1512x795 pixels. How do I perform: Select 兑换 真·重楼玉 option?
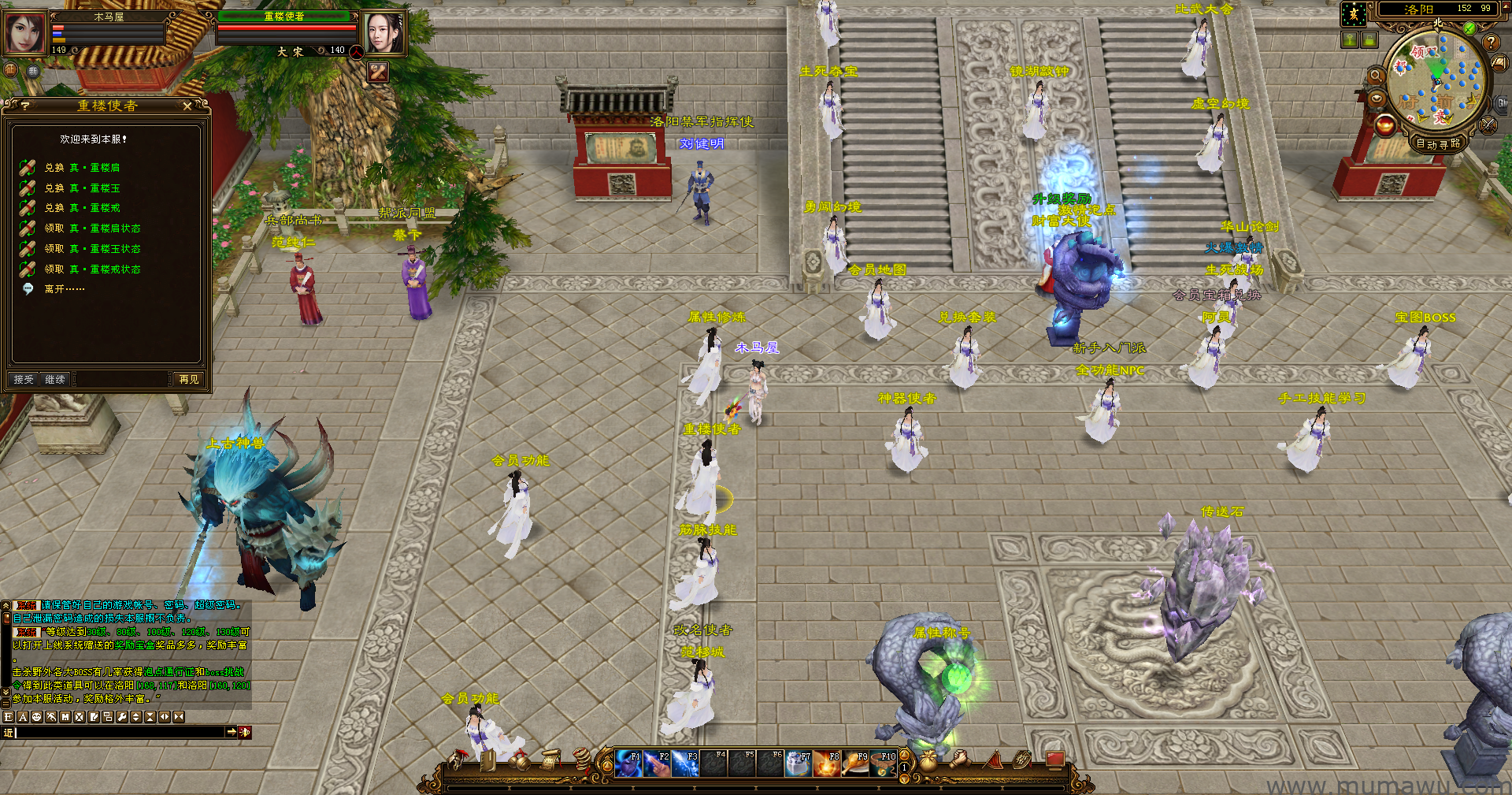coord(82,188)
